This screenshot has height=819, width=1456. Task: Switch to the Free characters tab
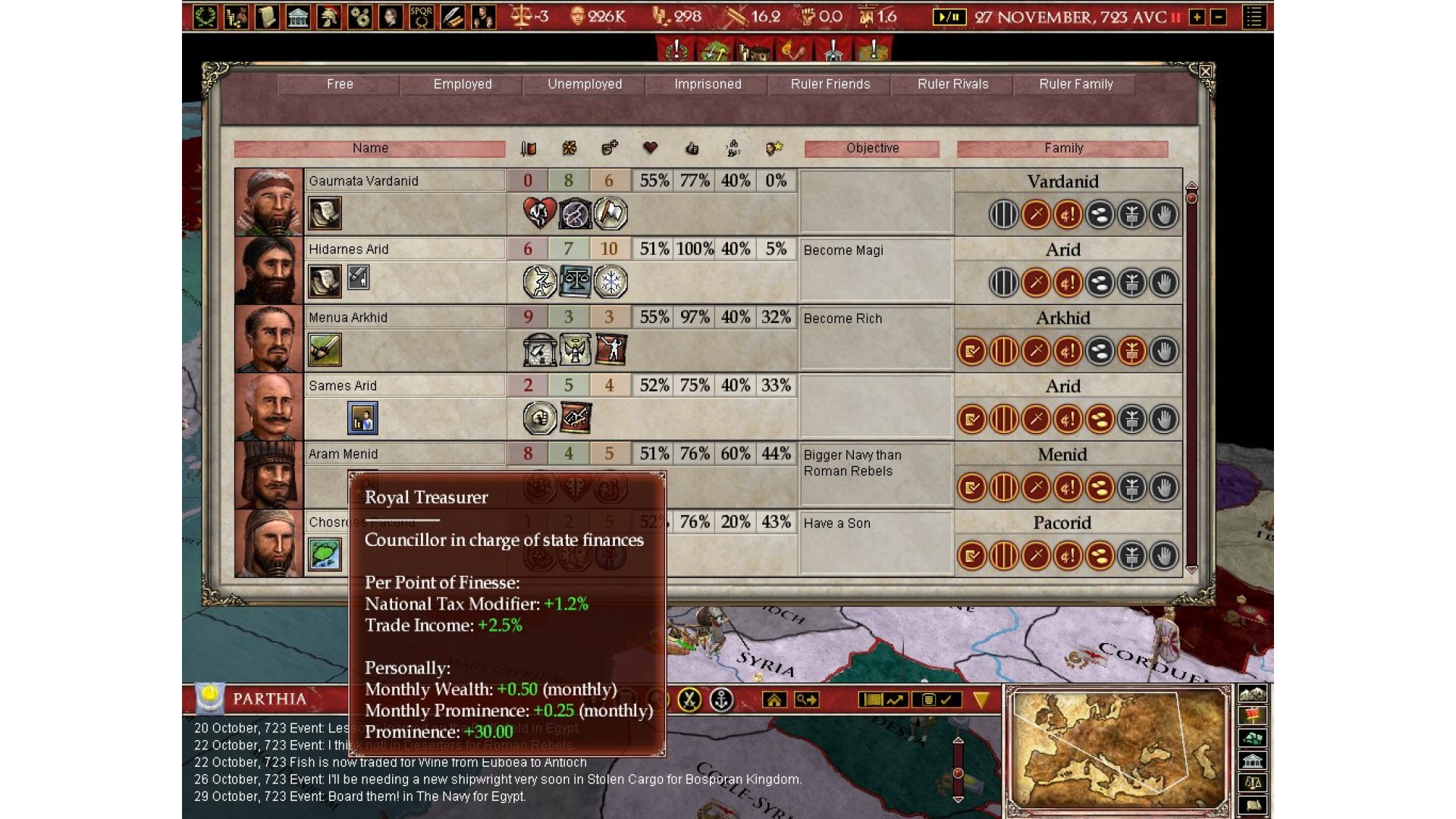pyautogui.click(x=340, y=84)
